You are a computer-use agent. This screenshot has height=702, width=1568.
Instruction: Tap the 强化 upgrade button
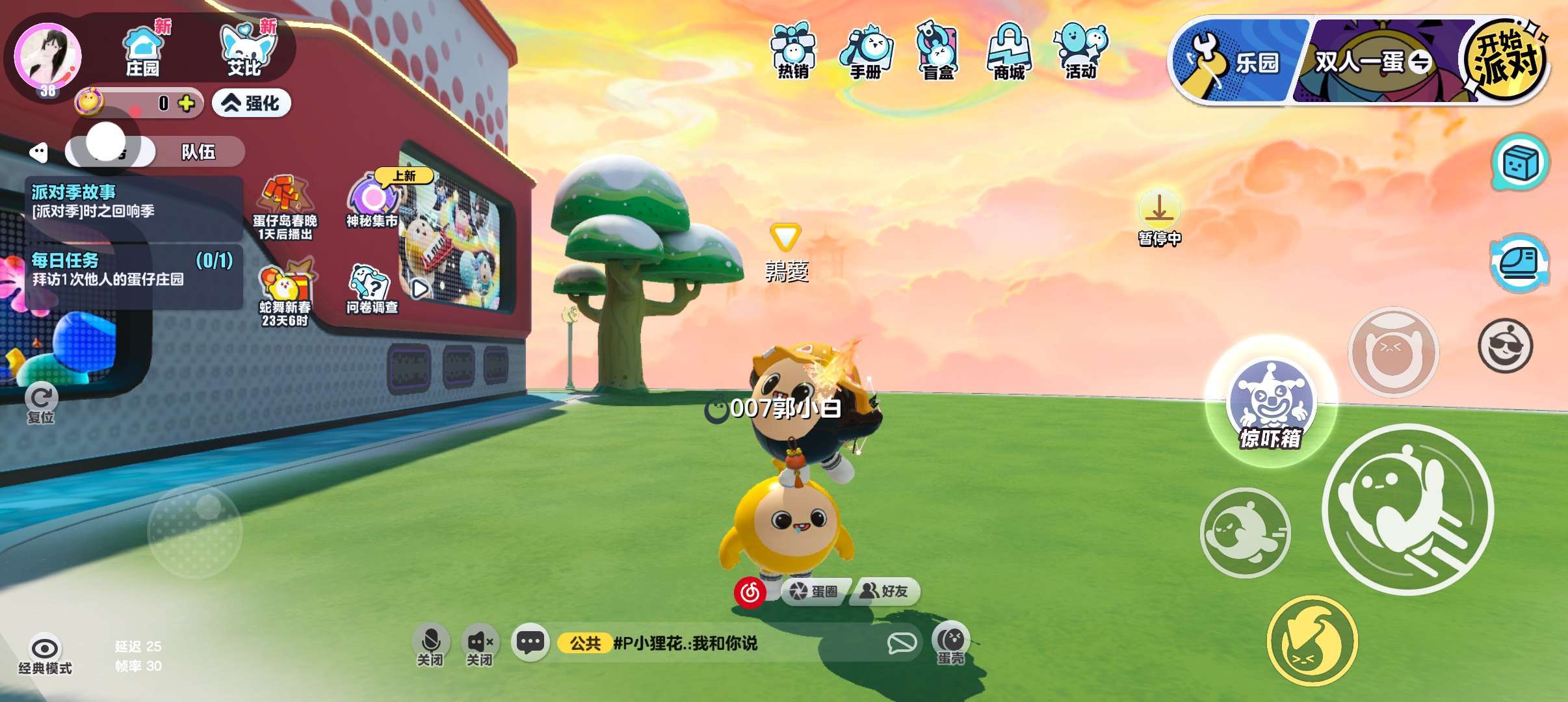tap(252, 103)
